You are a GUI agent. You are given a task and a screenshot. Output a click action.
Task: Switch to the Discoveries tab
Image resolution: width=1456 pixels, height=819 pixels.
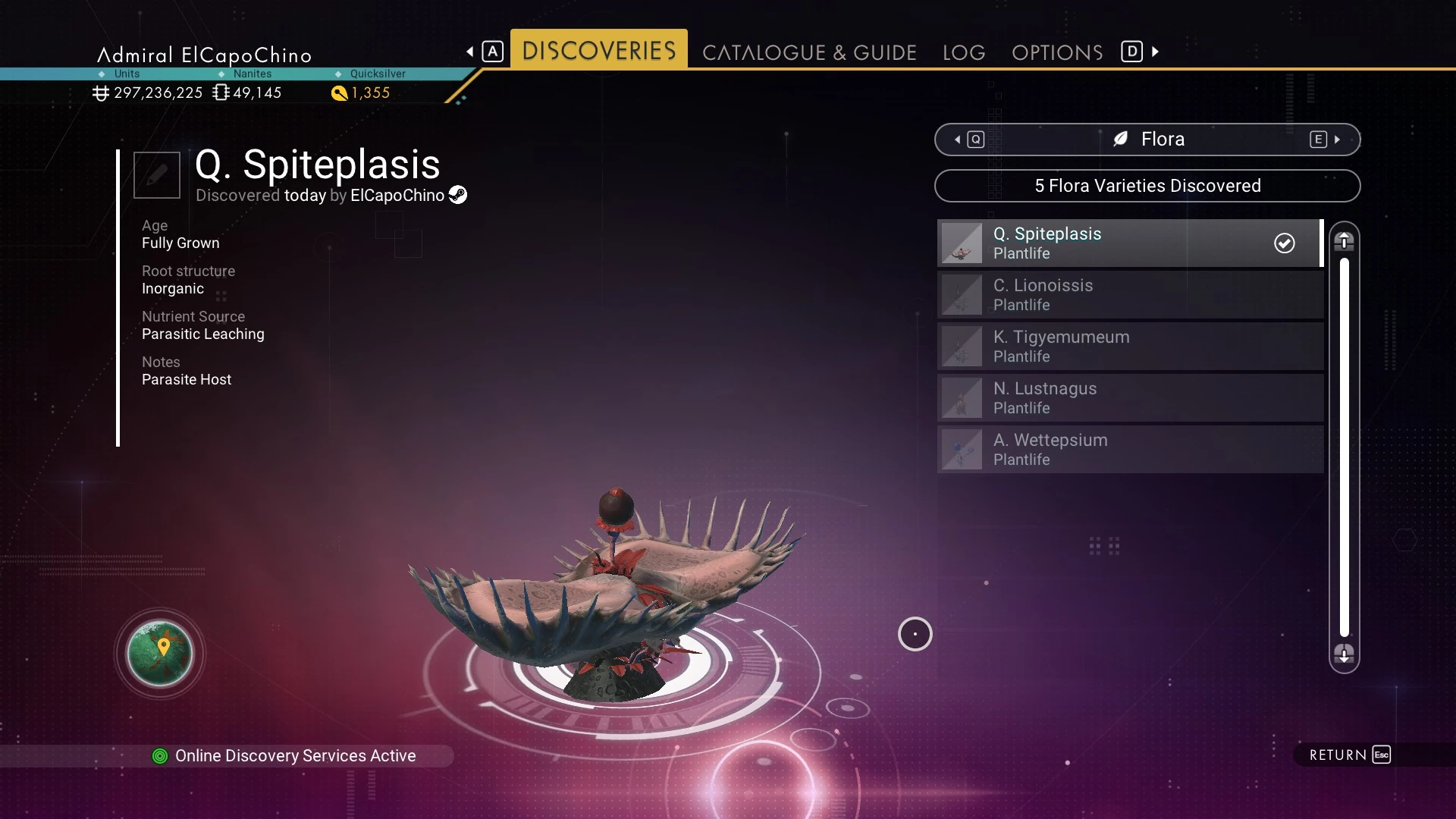coord(598,51)
